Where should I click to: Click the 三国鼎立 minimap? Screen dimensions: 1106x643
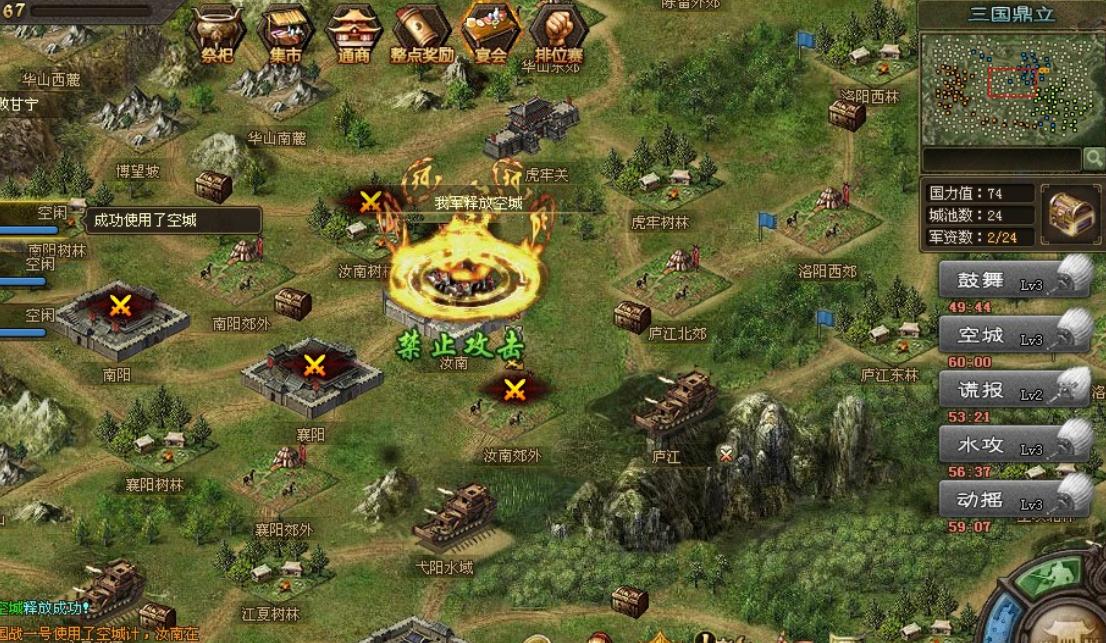pyautogui.click(x=1011, y=88)
